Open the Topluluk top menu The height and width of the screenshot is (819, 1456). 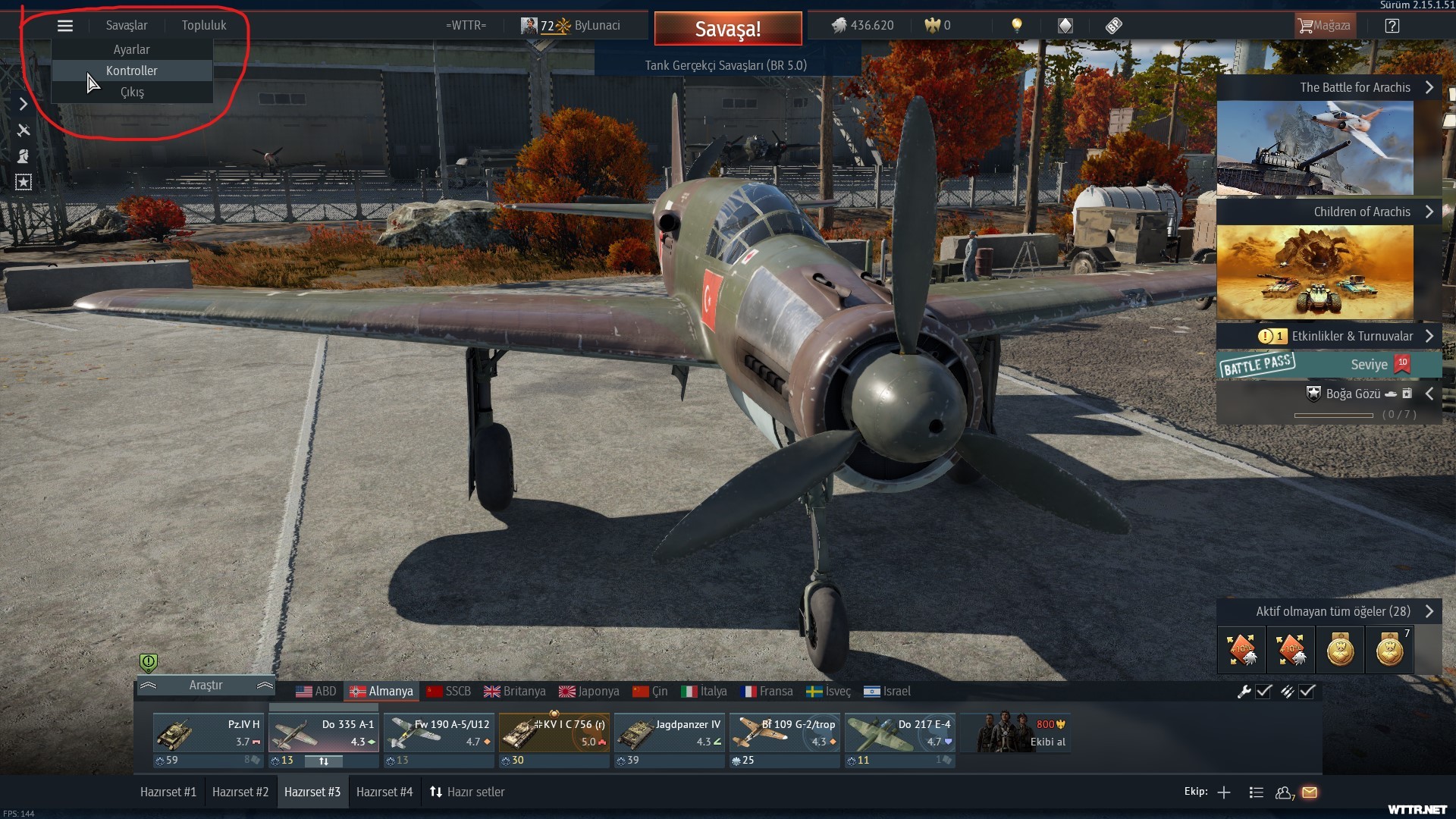tap(203, 25)
